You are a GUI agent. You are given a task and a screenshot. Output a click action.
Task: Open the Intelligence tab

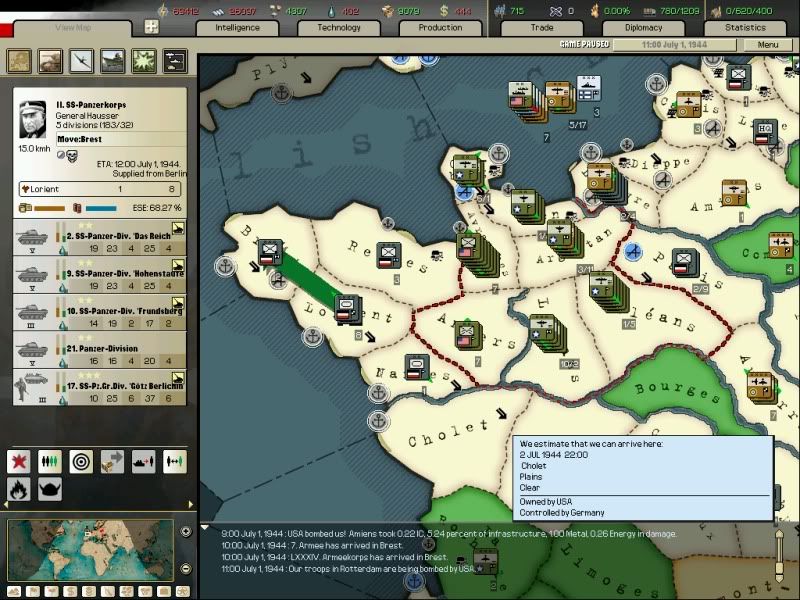tap(238, 28)
